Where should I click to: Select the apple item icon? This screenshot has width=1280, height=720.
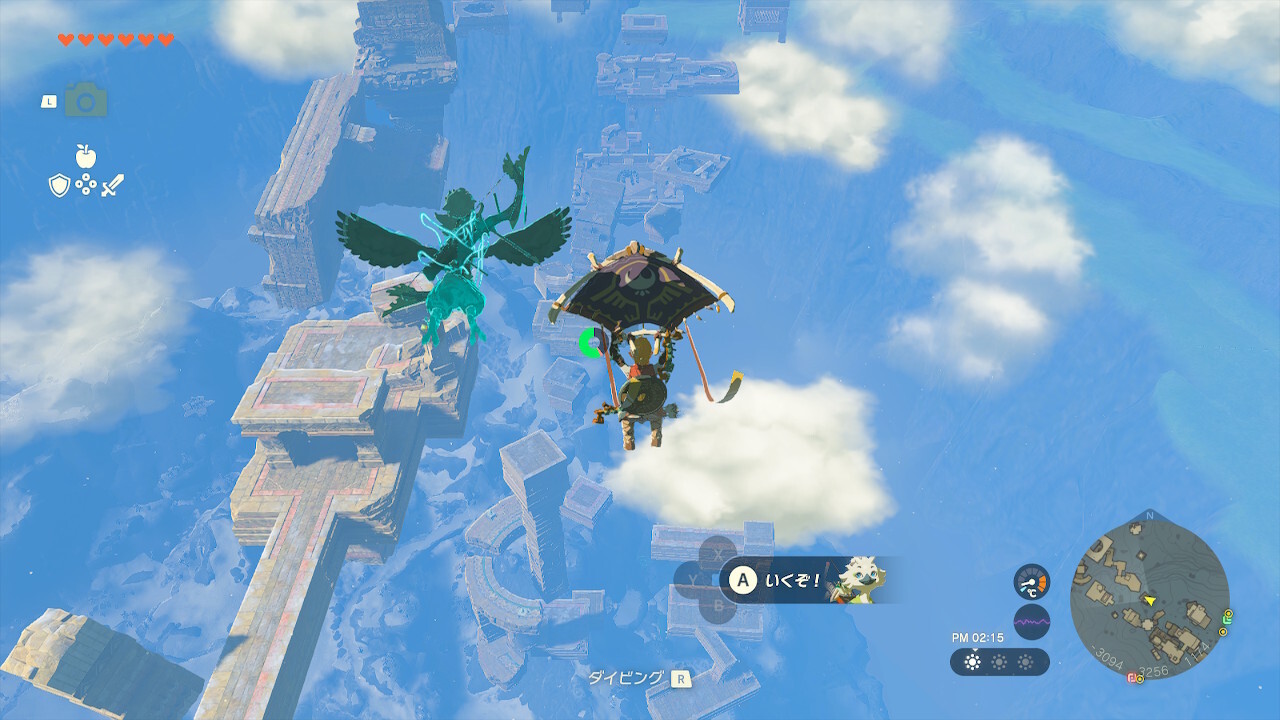pyautogui.click(x=86, y=156)
